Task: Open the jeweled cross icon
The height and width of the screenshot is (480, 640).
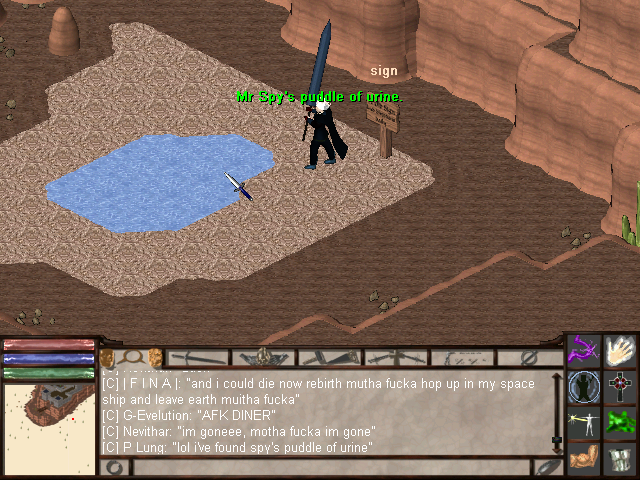Action: pyautogui.click(x=621, y=387)
